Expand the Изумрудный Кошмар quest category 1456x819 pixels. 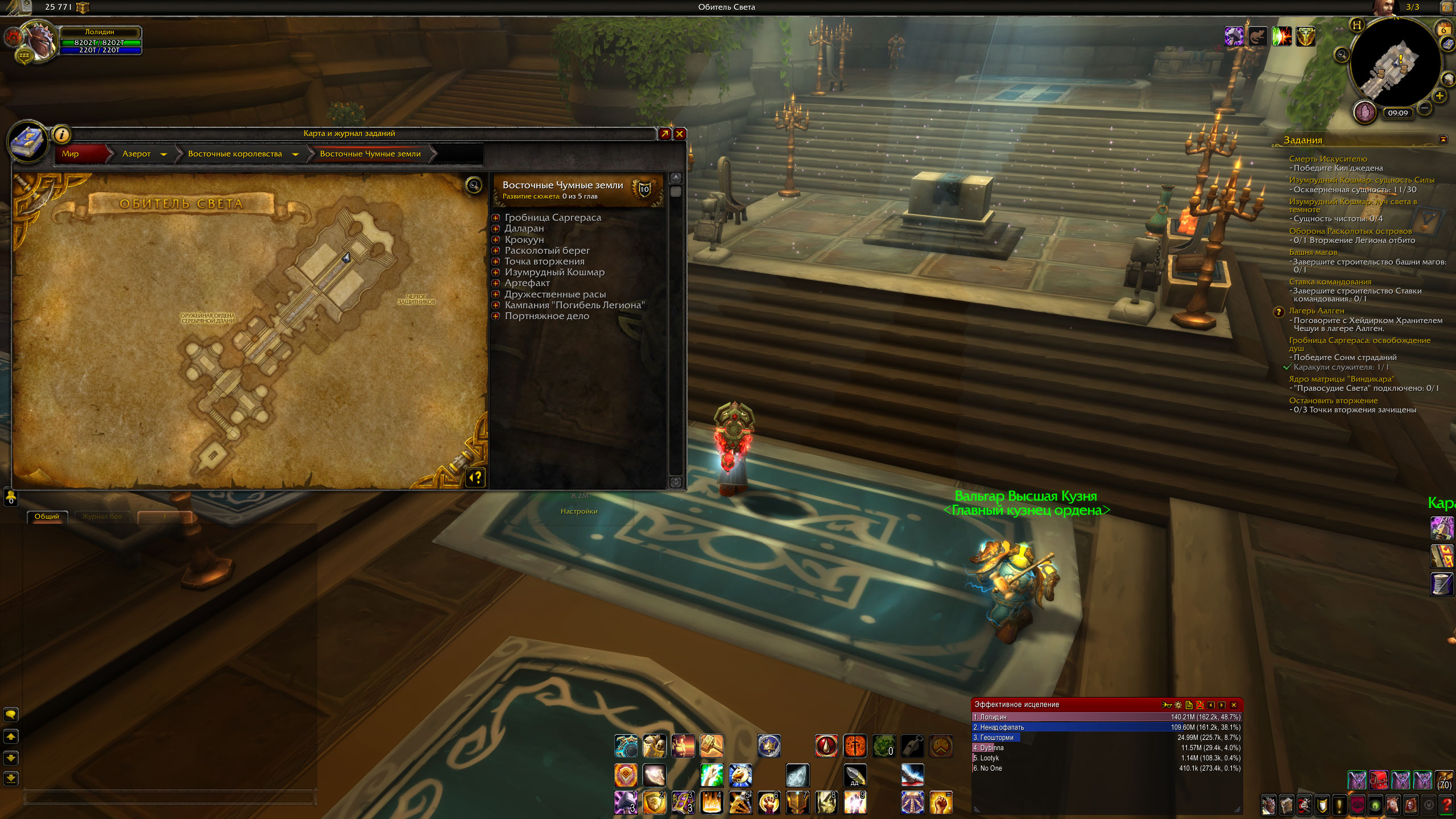[496, 272]
